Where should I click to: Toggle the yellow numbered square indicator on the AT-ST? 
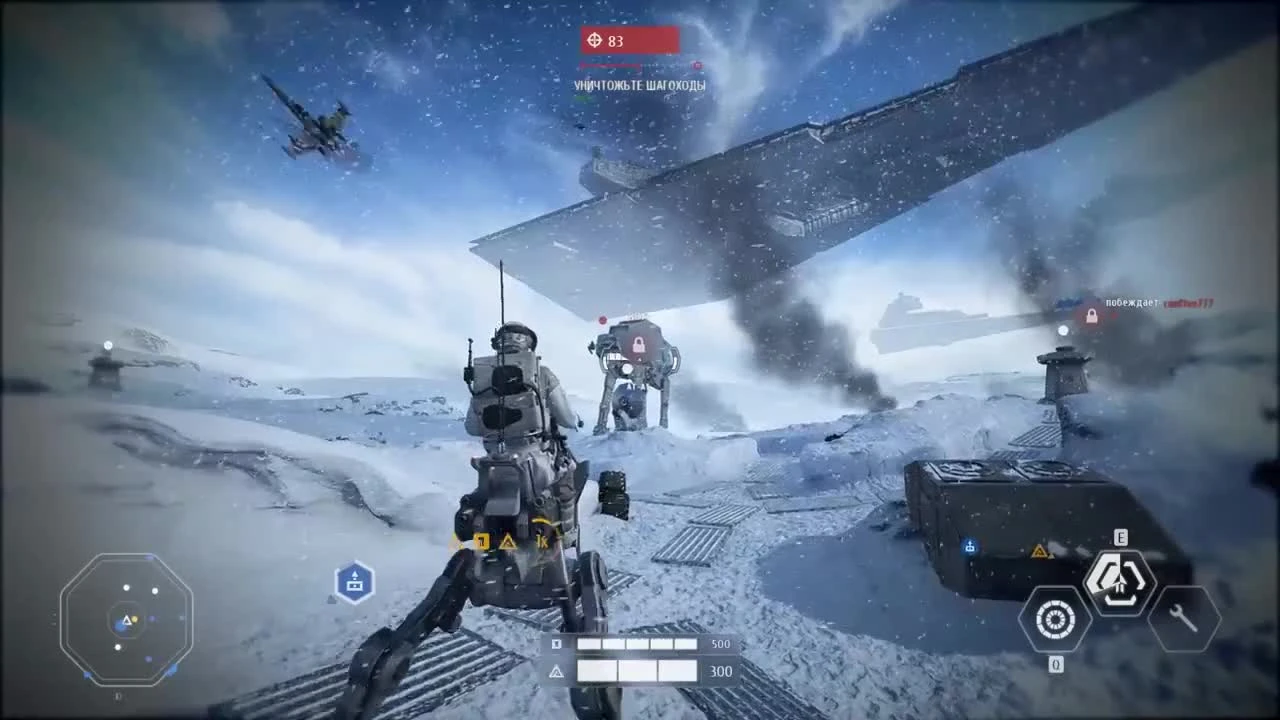click(483, 540)
